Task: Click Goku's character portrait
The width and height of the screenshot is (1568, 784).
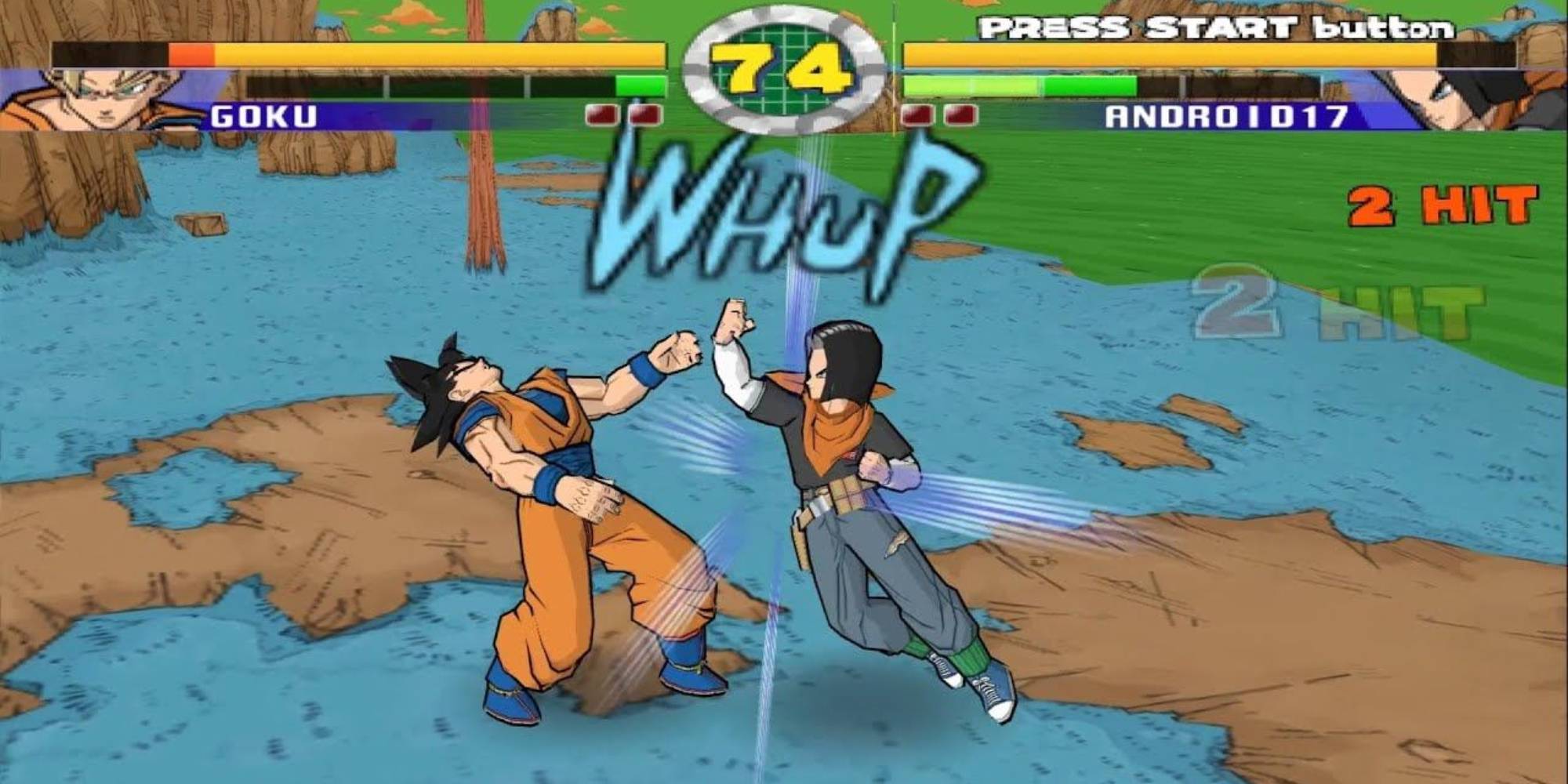Action: click(x=94, y=94)
